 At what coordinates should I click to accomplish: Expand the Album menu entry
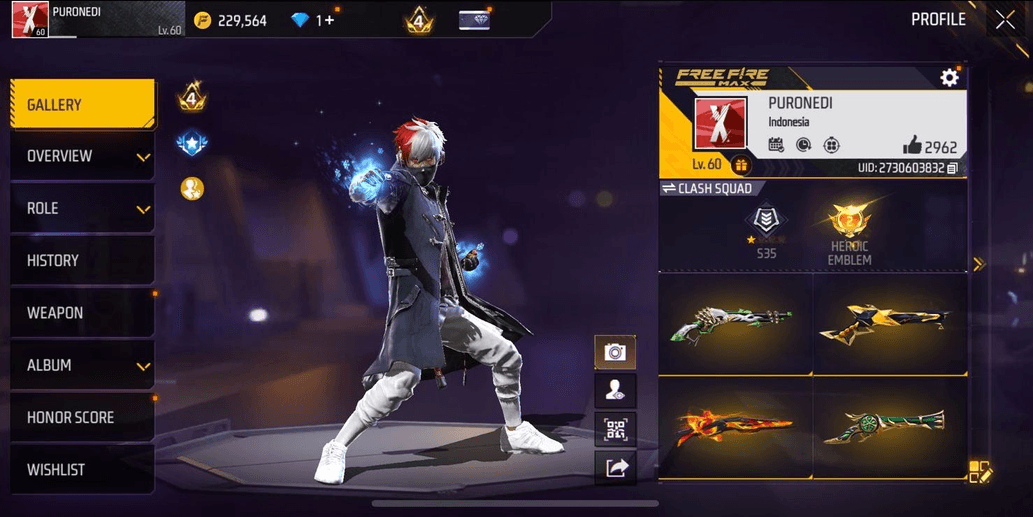point(82,366)
